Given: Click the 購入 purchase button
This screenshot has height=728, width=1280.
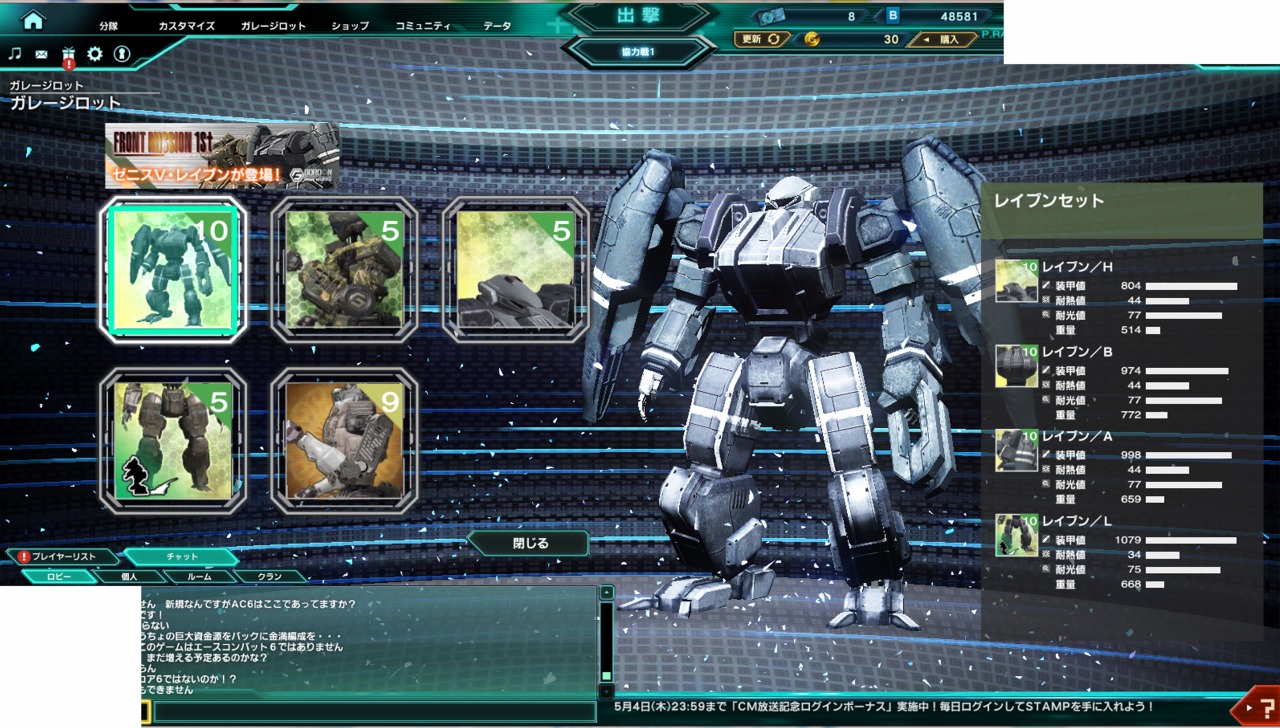Looking at the screenshot, I should [942, 40].
